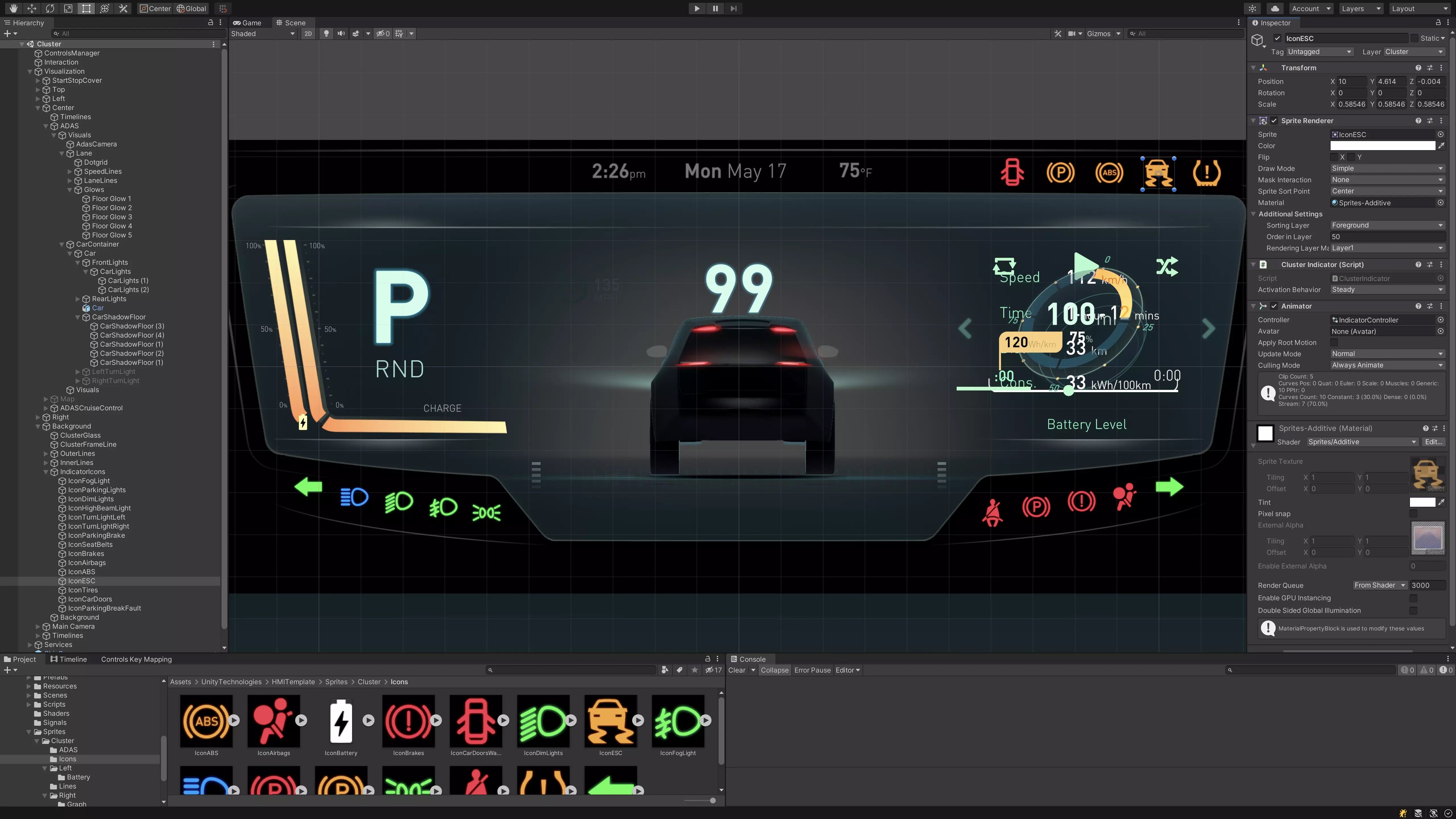This screenshot has width=1456, height=819.
Task: Toggle 2D mode in the Scene view
Action: [308, 33]
